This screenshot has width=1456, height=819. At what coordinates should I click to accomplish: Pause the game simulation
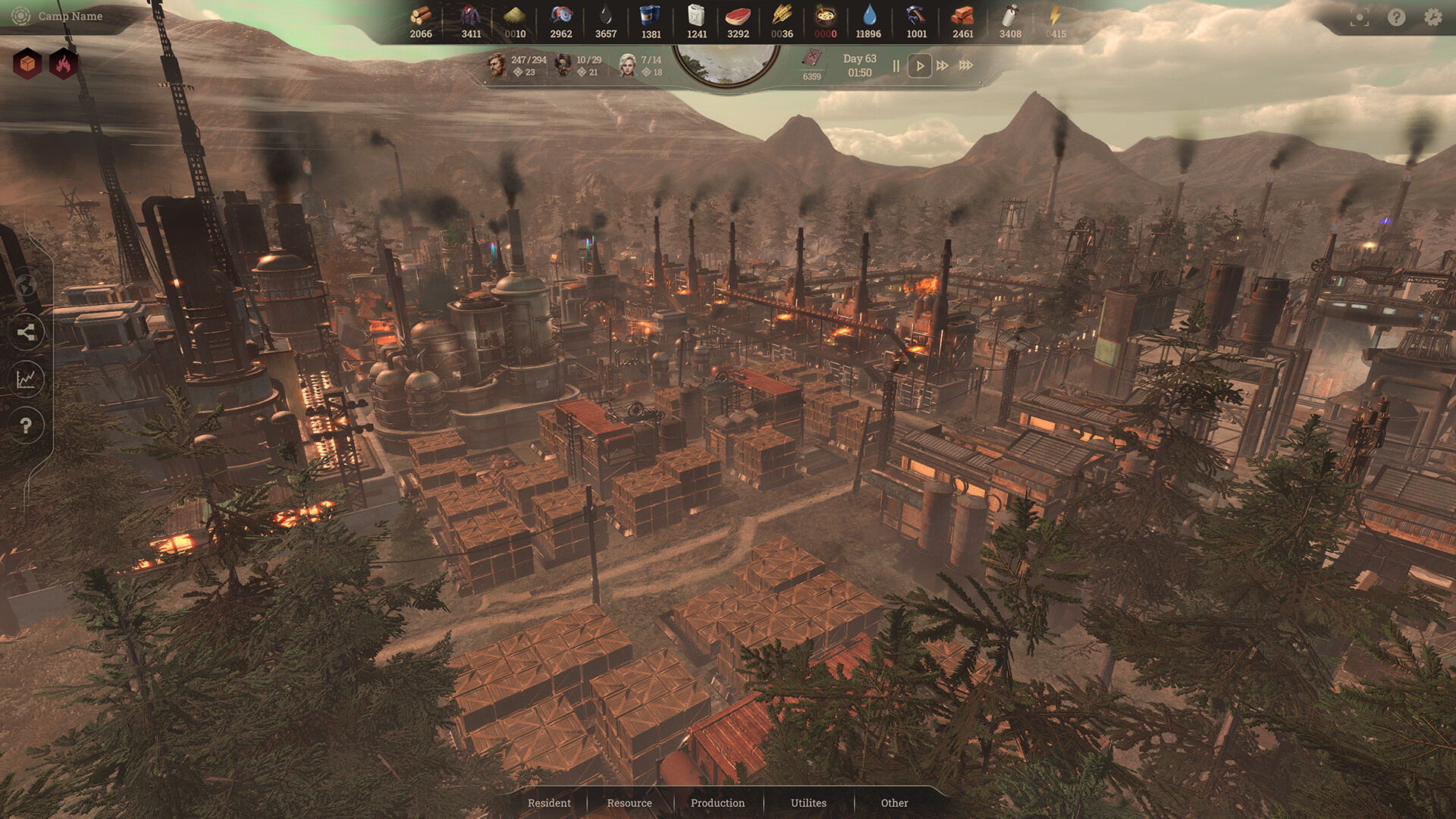pos(896,66)
